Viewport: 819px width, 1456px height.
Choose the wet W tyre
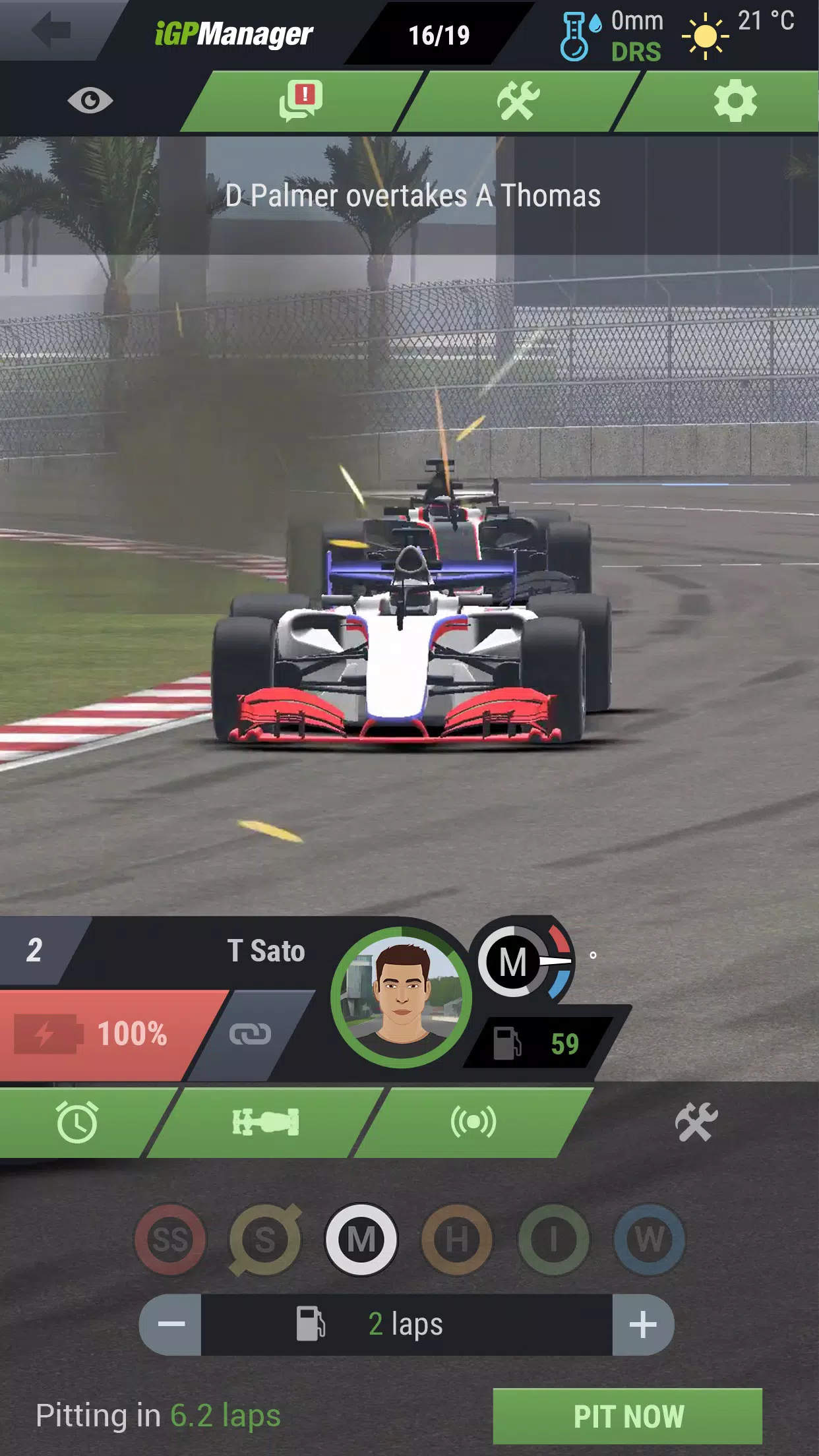pyautogui.click(x=649, y=1240)
